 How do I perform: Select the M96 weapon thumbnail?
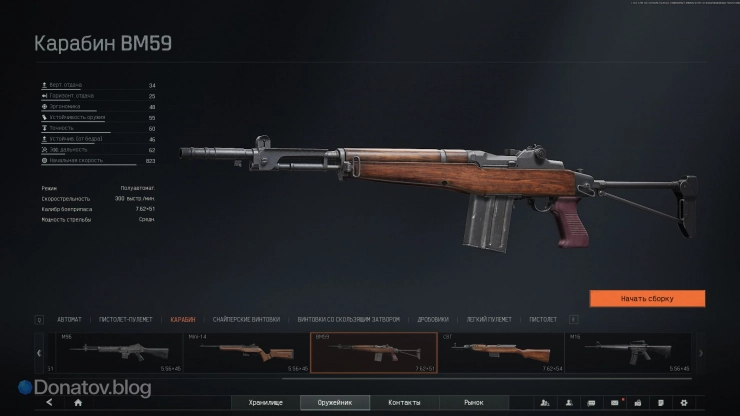(118, 353)
